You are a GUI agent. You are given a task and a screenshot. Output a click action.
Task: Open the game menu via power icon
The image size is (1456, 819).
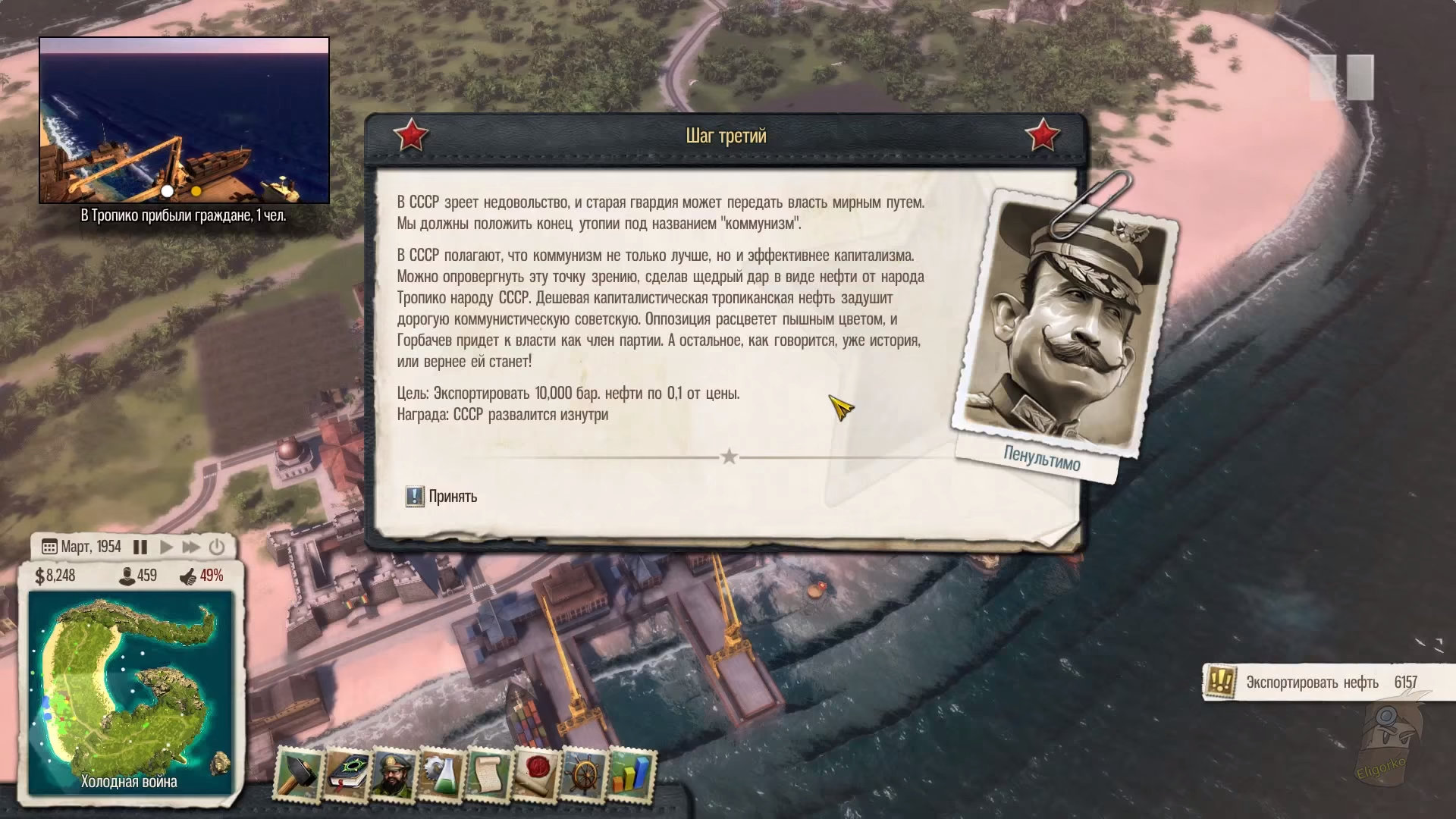click(x=217, y=547)
